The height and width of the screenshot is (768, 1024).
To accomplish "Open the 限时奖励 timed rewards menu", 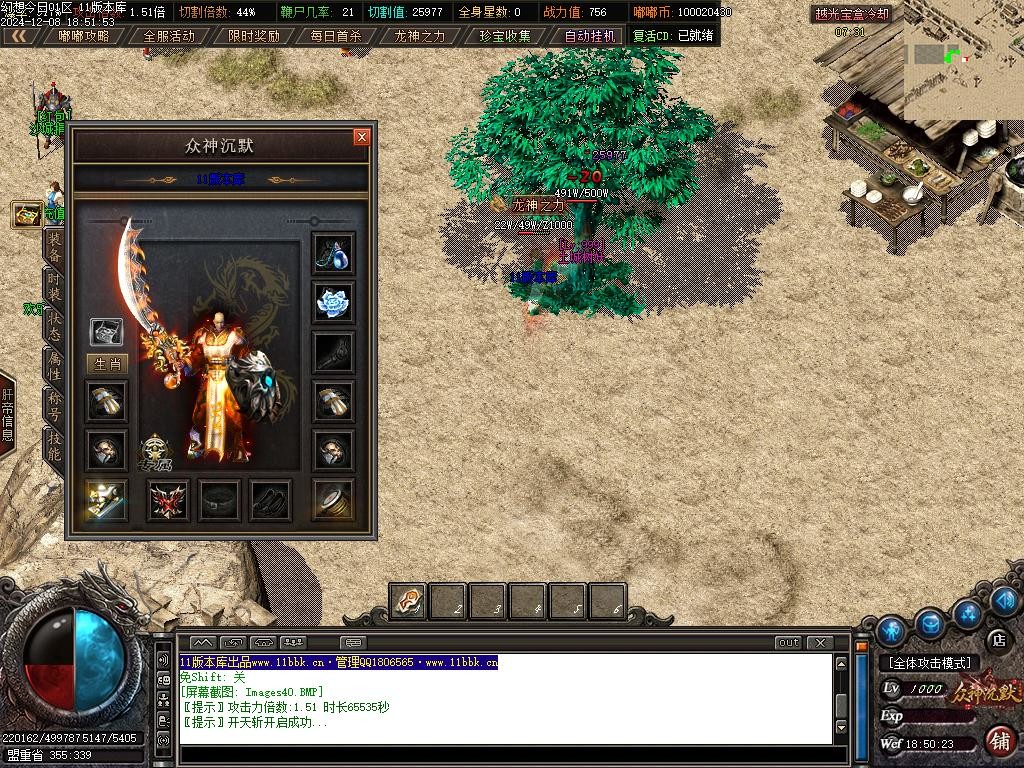I will tap(253, 36).
